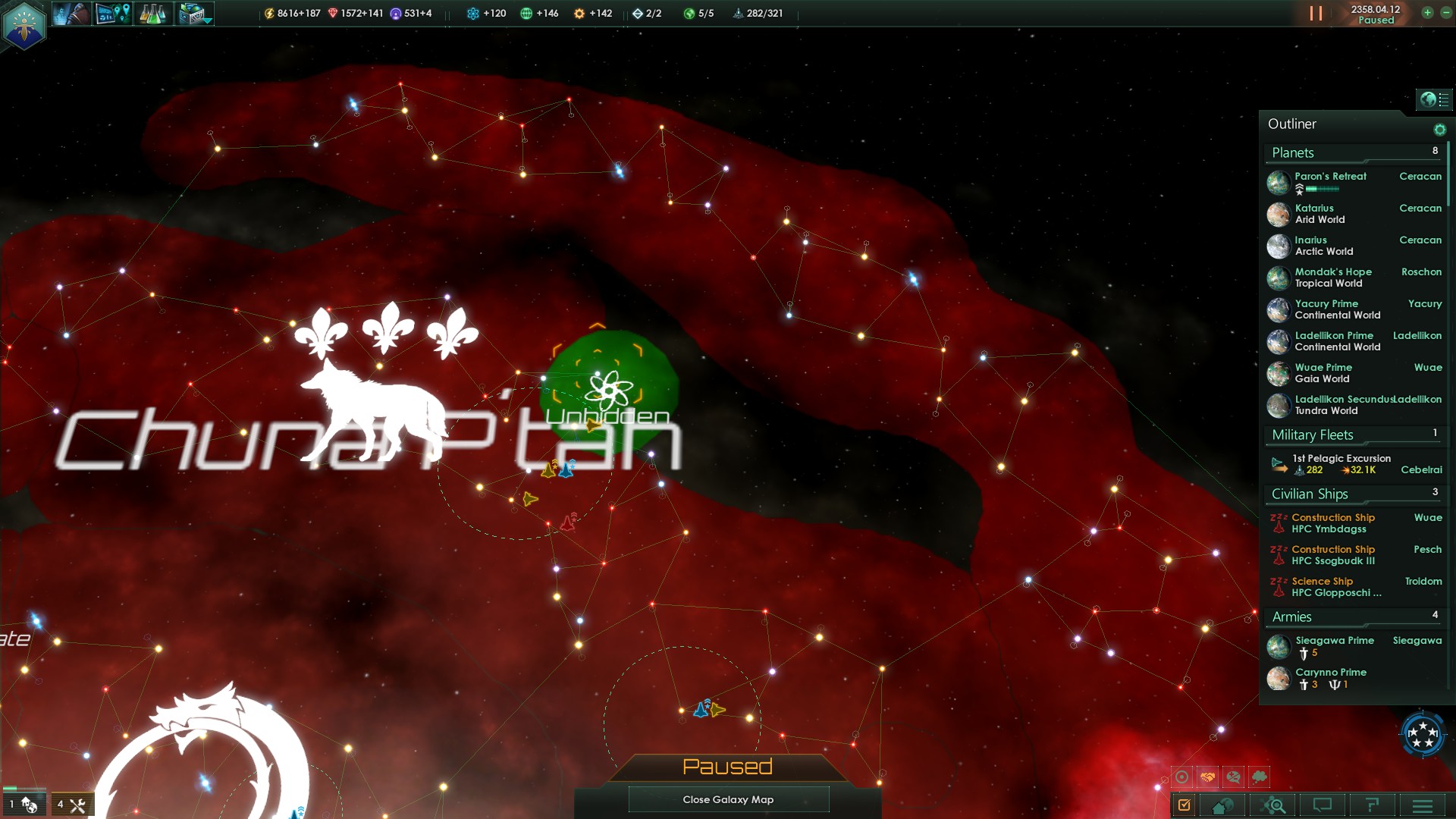Open the empire emblem menu
Image resolution: width=1456 pixels, height=819 pixels.
click(x=24, y=24)
